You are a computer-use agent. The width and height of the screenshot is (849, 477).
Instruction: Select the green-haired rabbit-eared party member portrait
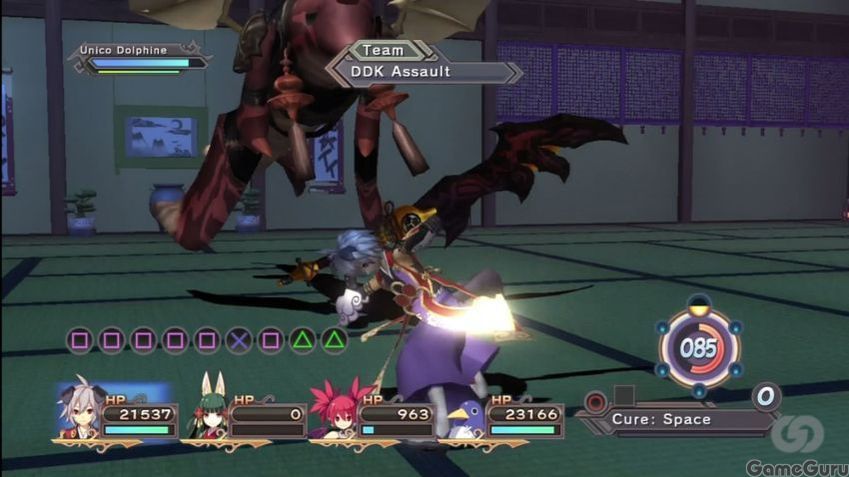pyautogui.click(x=208, y=410)
